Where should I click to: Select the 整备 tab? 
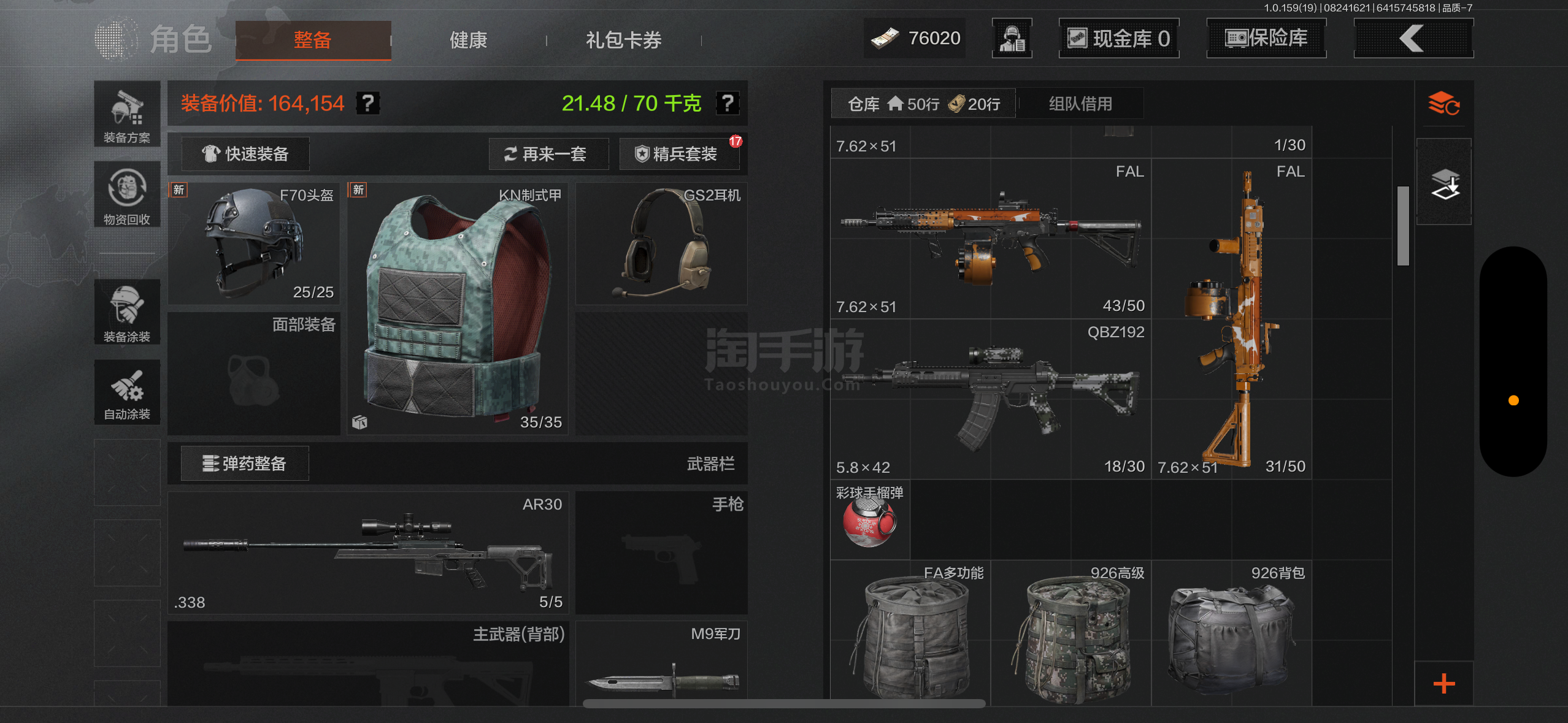tap(313, 40)
